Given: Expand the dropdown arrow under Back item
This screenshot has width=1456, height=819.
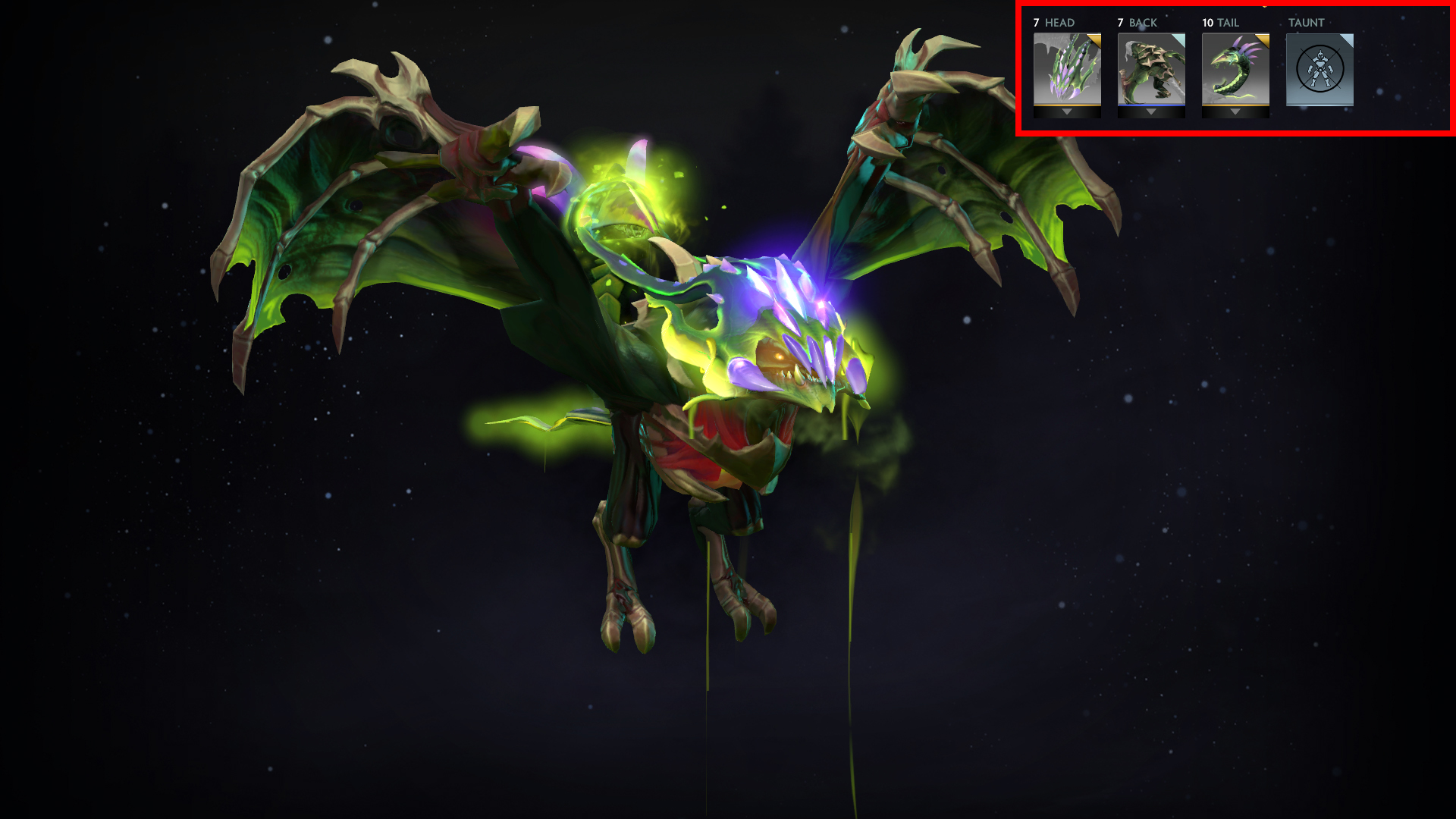Looking at the screenshot, I should [1151, 112].
